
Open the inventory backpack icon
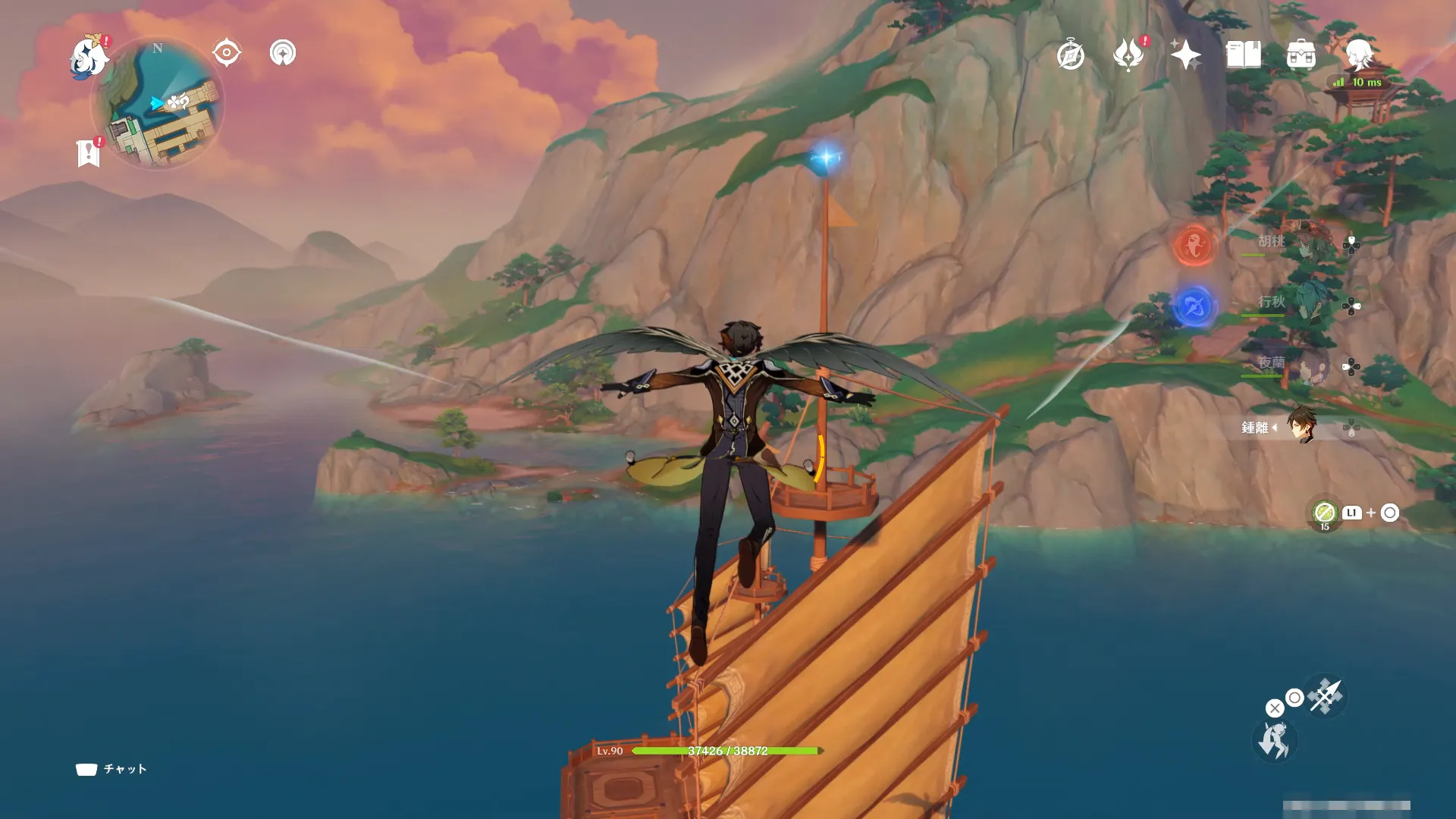pyautogui.click(x=1301, y=55)
